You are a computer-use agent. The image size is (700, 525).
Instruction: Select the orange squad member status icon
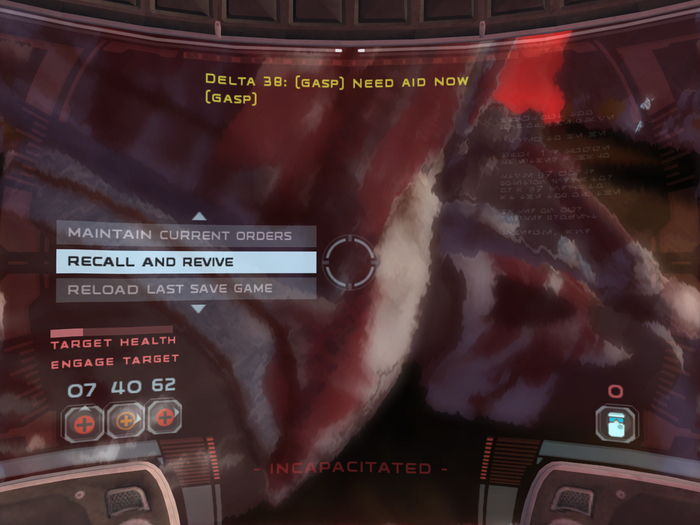pos(125,420)
